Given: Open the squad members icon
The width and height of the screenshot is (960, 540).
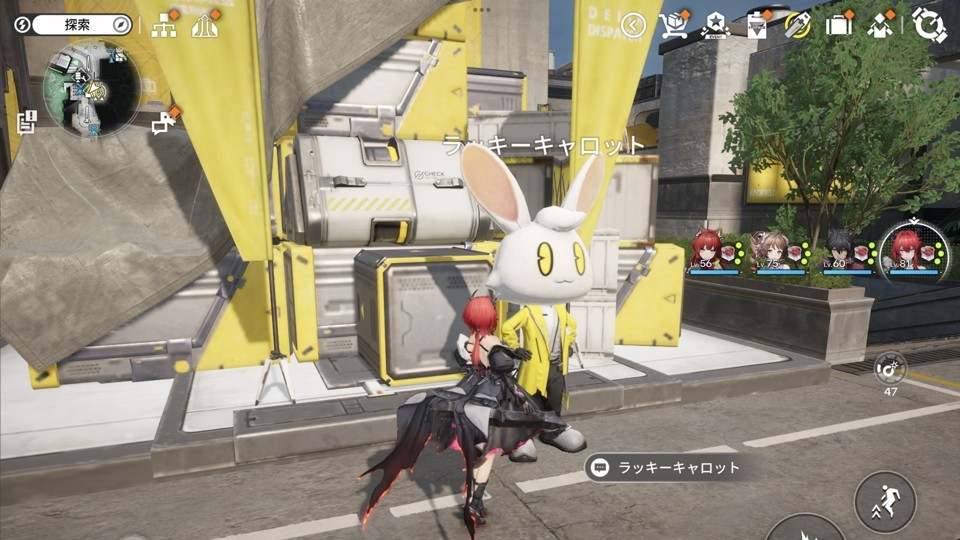Looking at the screenshot, I should pos(880,25).
